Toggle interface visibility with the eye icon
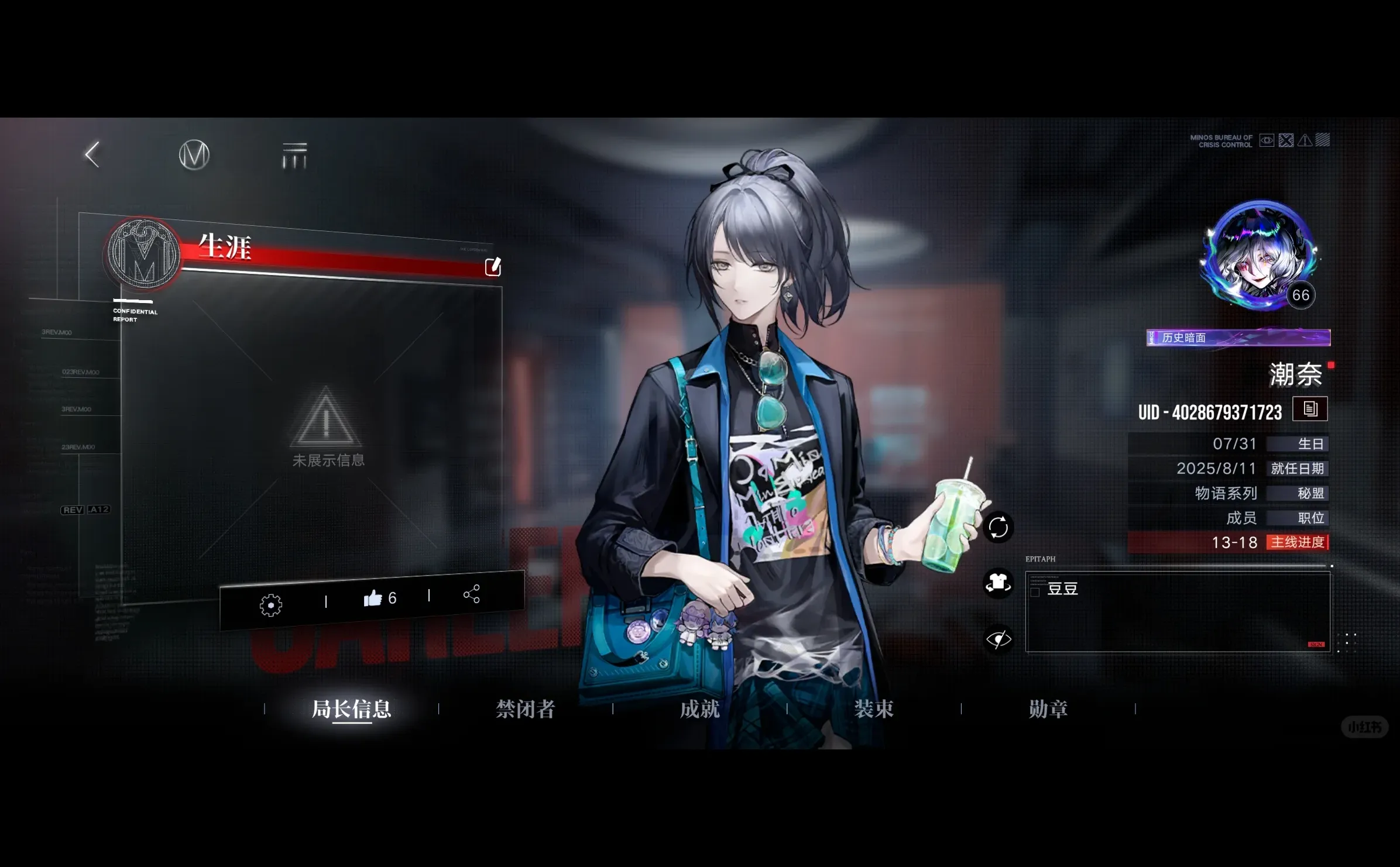Screen dimensions: 1400x867 998,639
